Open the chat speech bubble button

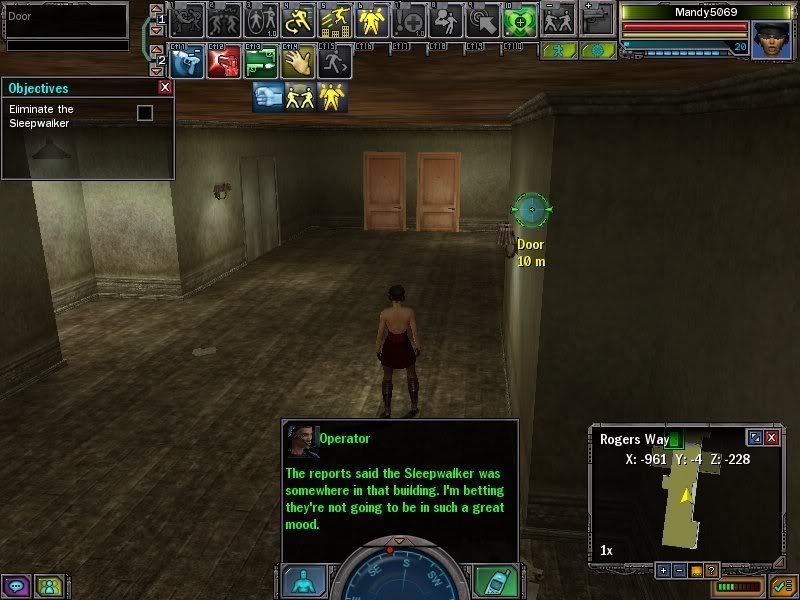[x=16, y=585]
